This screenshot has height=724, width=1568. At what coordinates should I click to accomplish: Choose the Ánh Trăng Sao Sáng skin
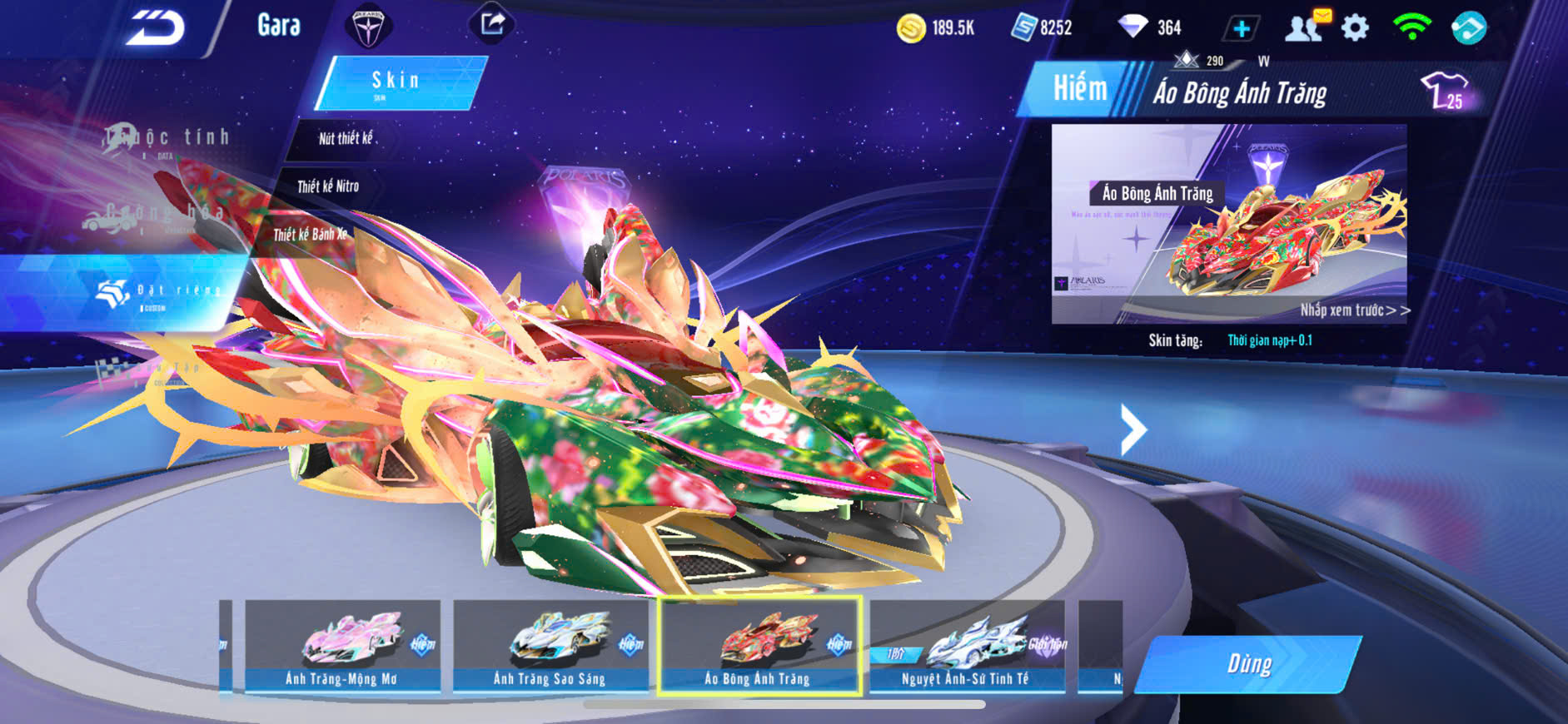(550, 646)
